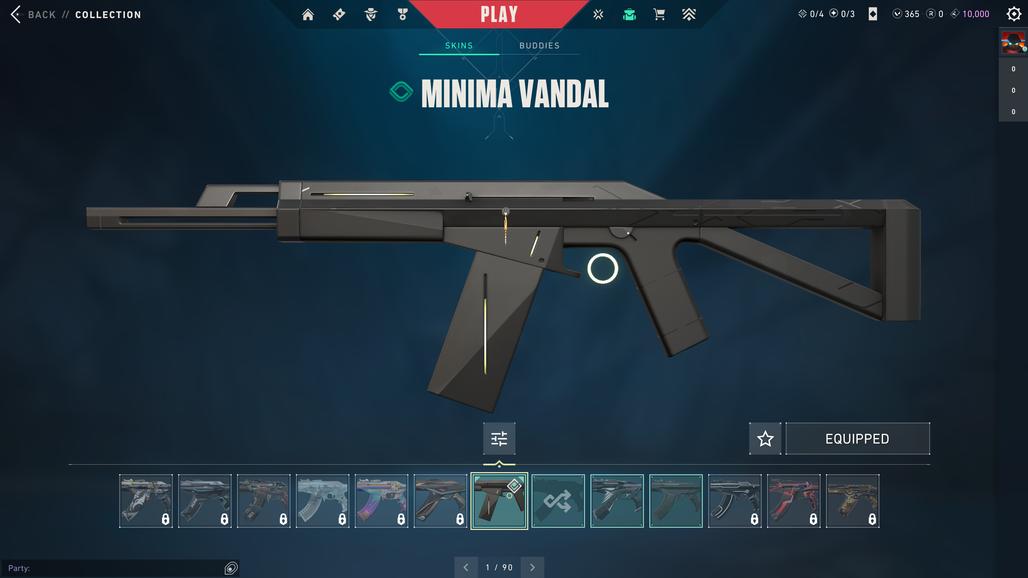
Task: Select the Minima Vandal skin thumbnail
Action: tap(499, 501)
